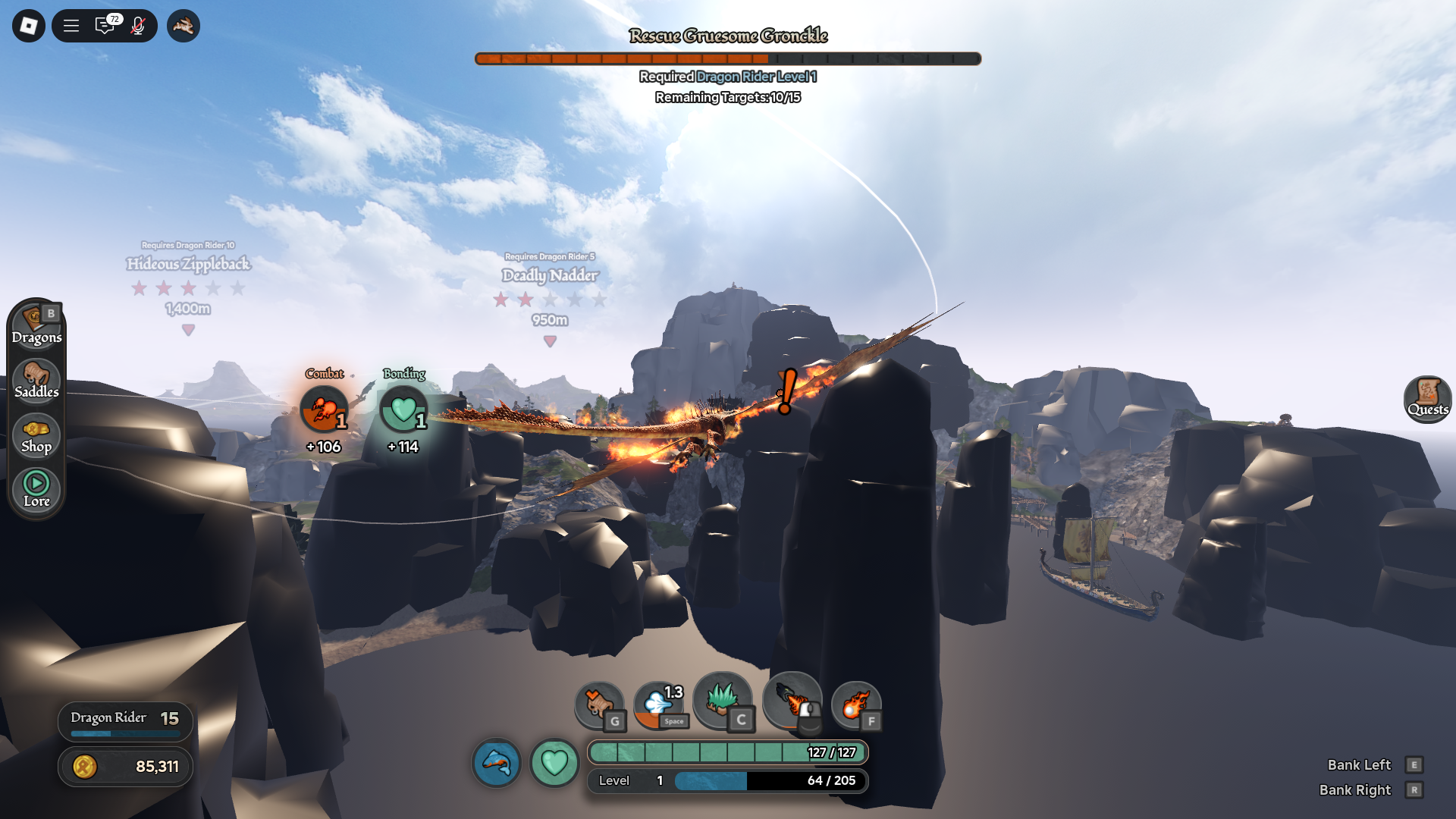Click the leaping rabbit icon

(183, 26)
